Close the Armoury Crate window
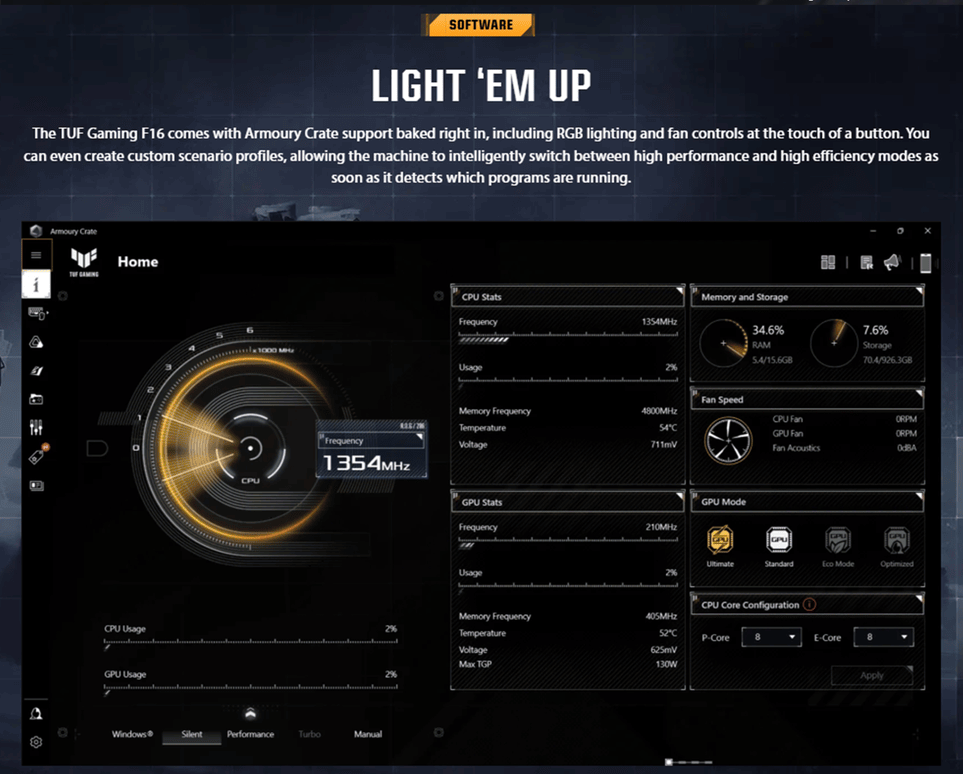 point(928,231)
